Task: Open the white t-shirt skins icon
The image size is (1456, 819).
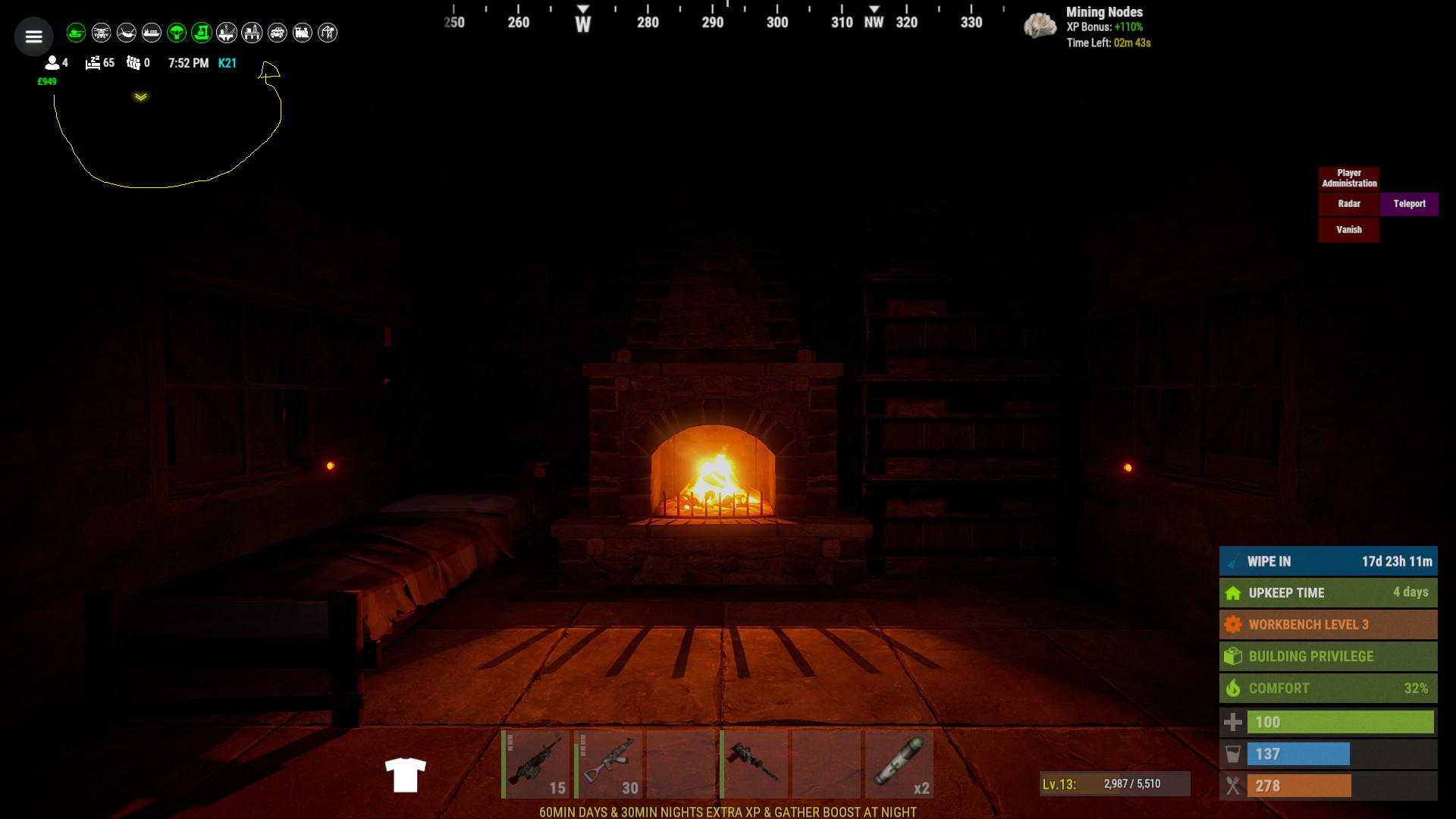Action: [406, 775]
